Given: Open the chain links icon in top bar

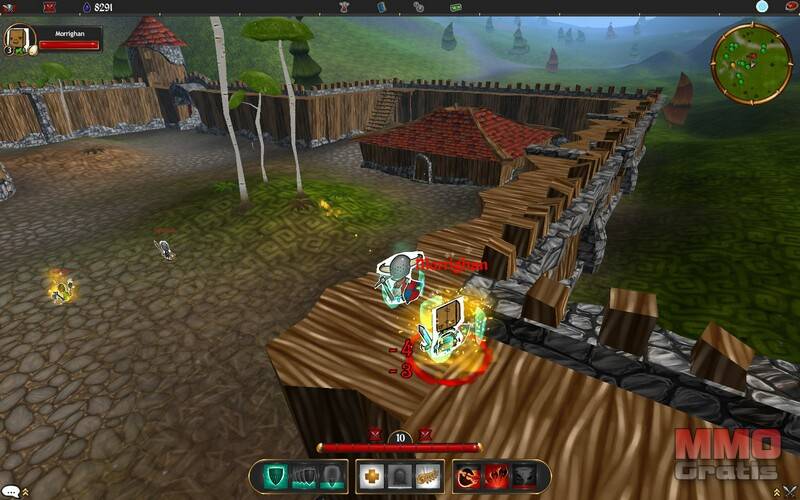Looking at the screenshot, I should pos(418,6).
